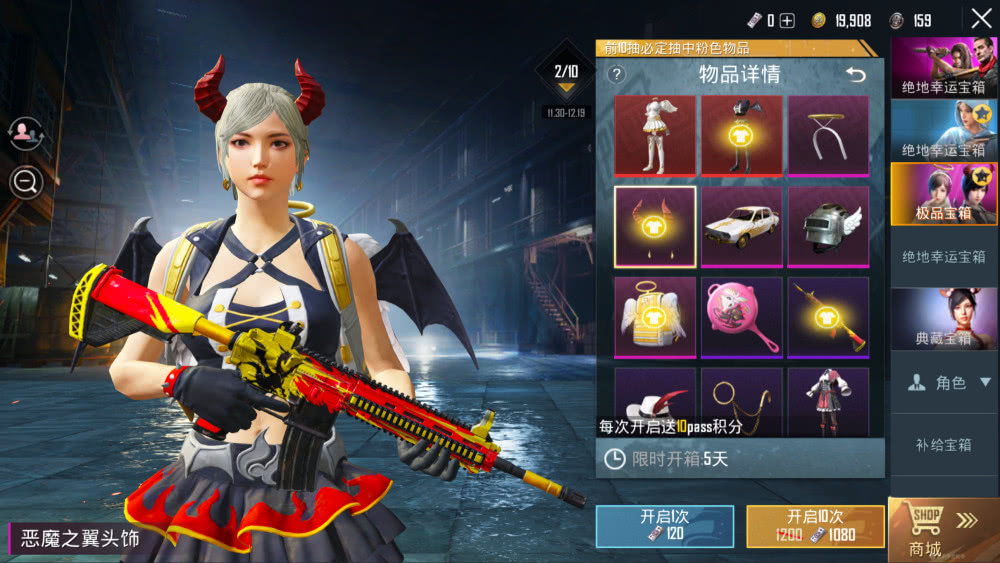Image resolution: width=1000 pixels, height=563 pixels.
Task: Select the winged helmet item
Action: click(x=829, y=227)
